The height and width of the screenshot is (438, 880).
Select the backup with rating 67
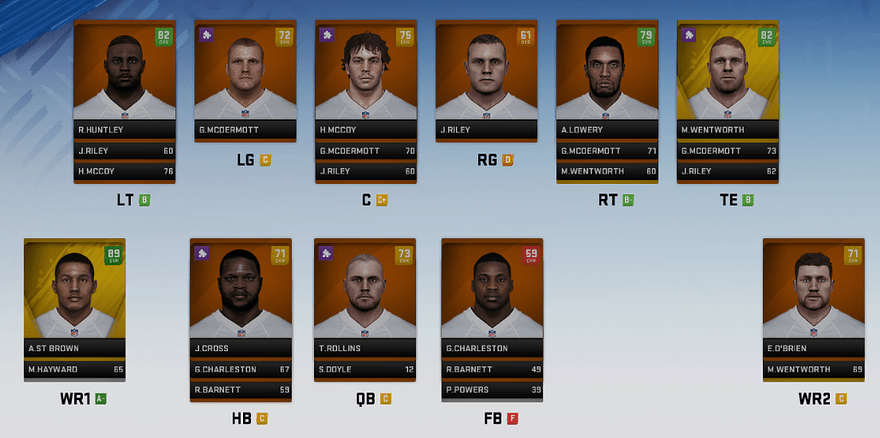[240, 370]
